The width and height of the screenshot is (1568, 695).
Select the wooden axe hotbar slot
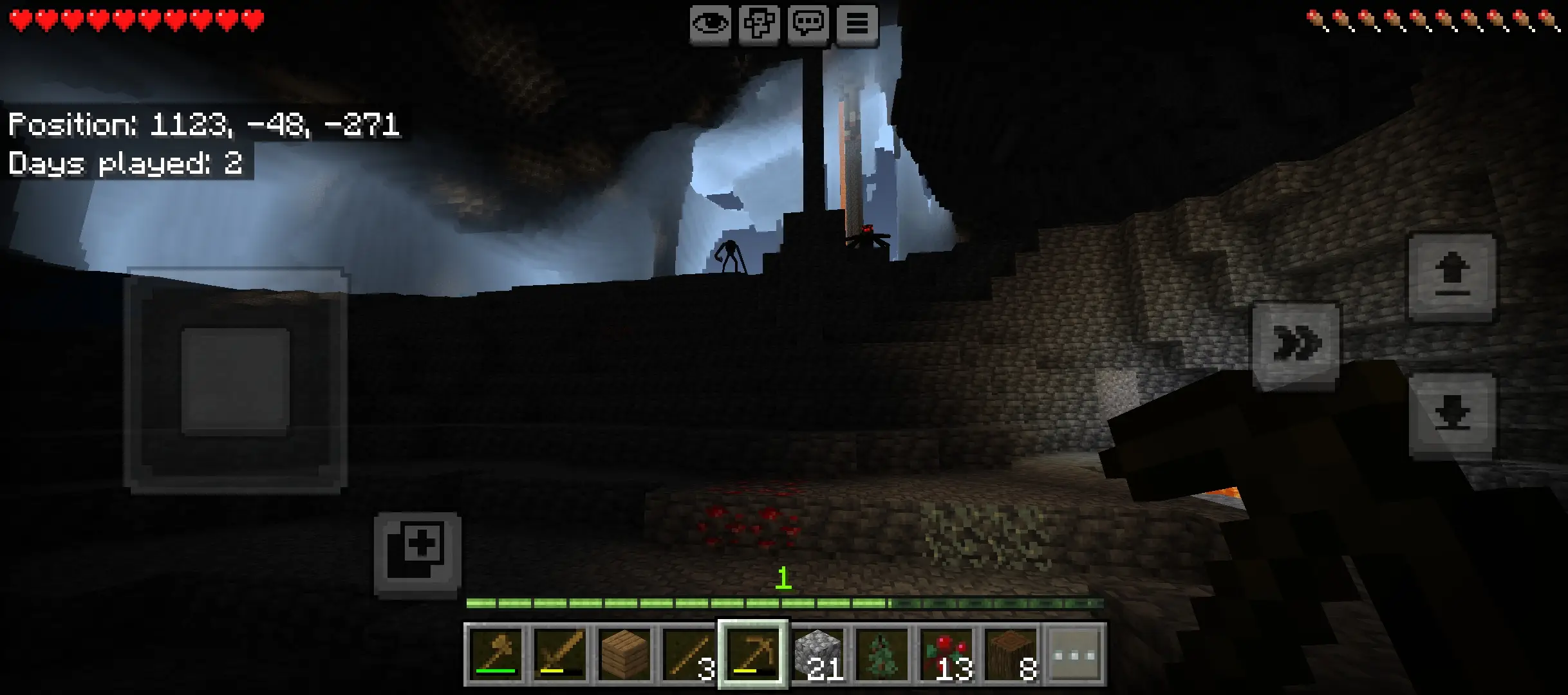point(496,654)
